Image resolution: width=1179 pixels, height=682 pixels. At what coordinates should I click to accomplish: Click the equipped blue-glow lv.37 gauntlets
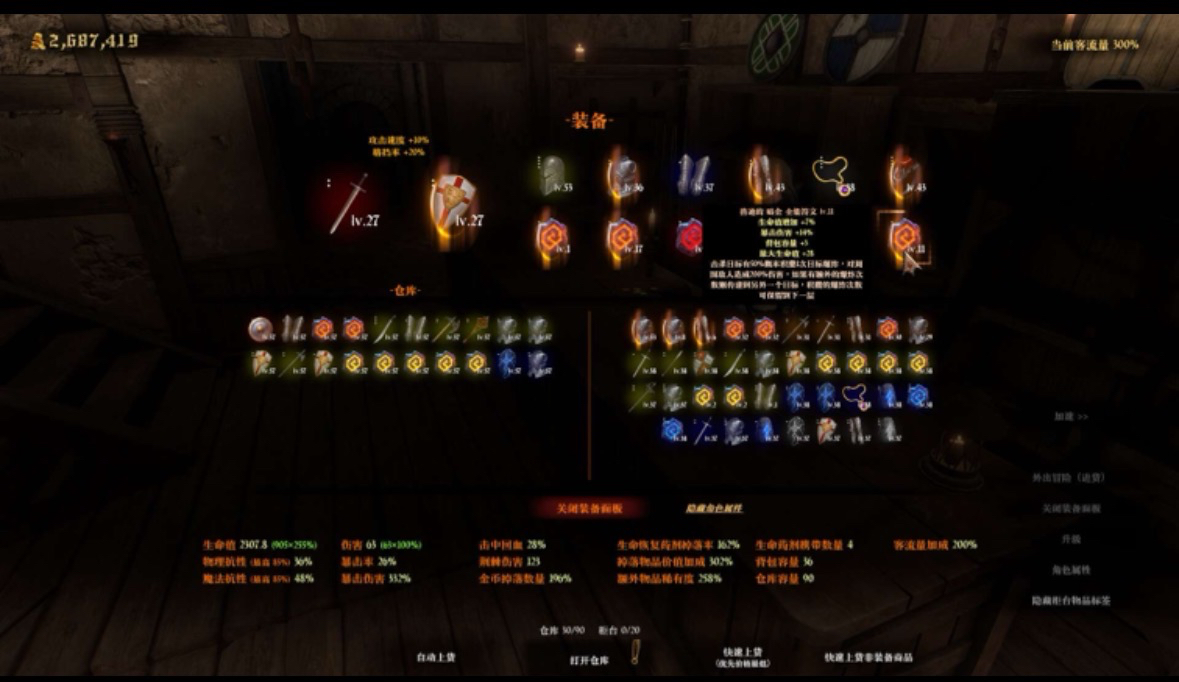(691, 176)
